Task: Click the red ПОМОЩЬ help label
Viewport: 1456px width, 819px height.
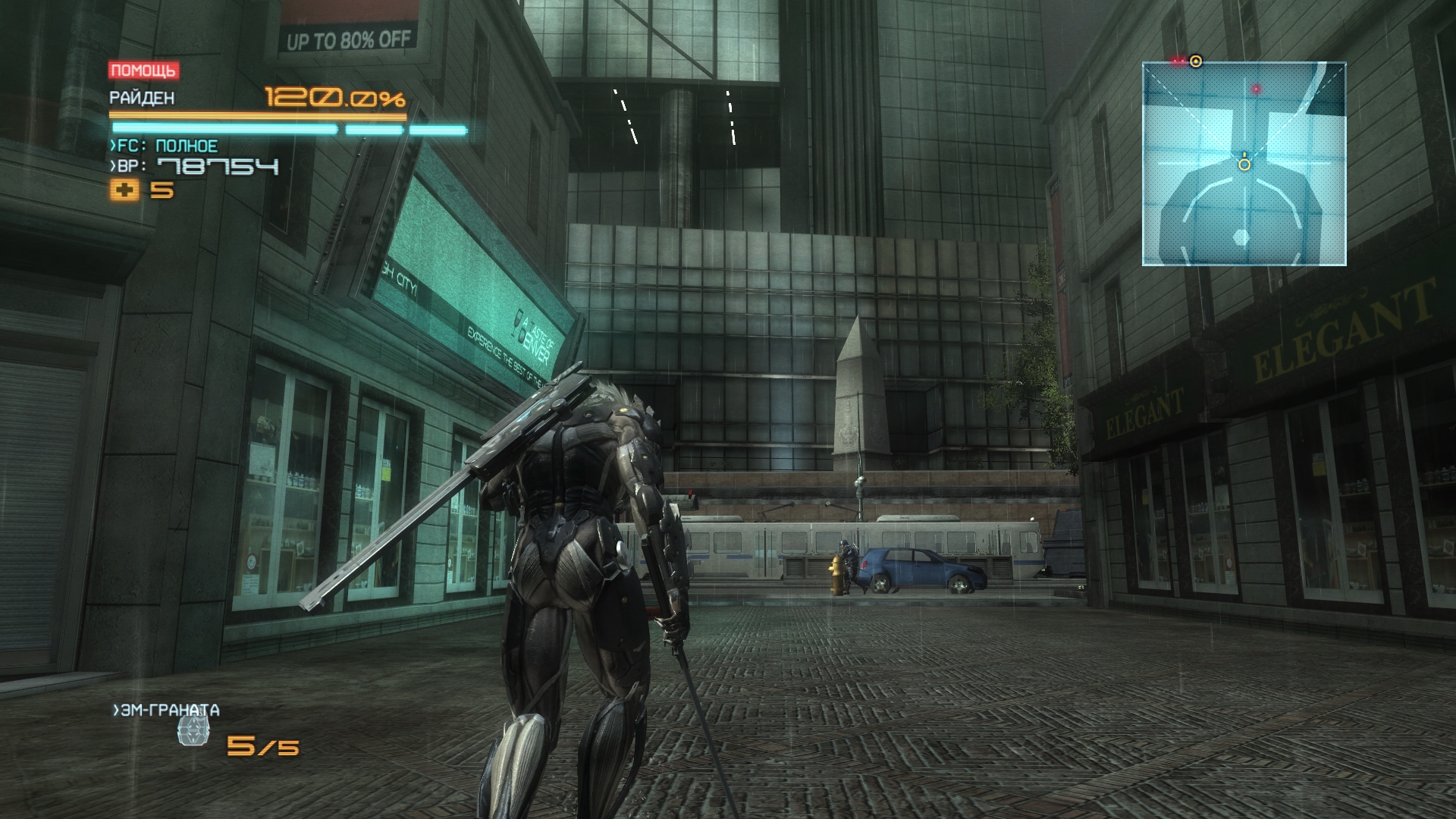Action: [x=143, y=71]
